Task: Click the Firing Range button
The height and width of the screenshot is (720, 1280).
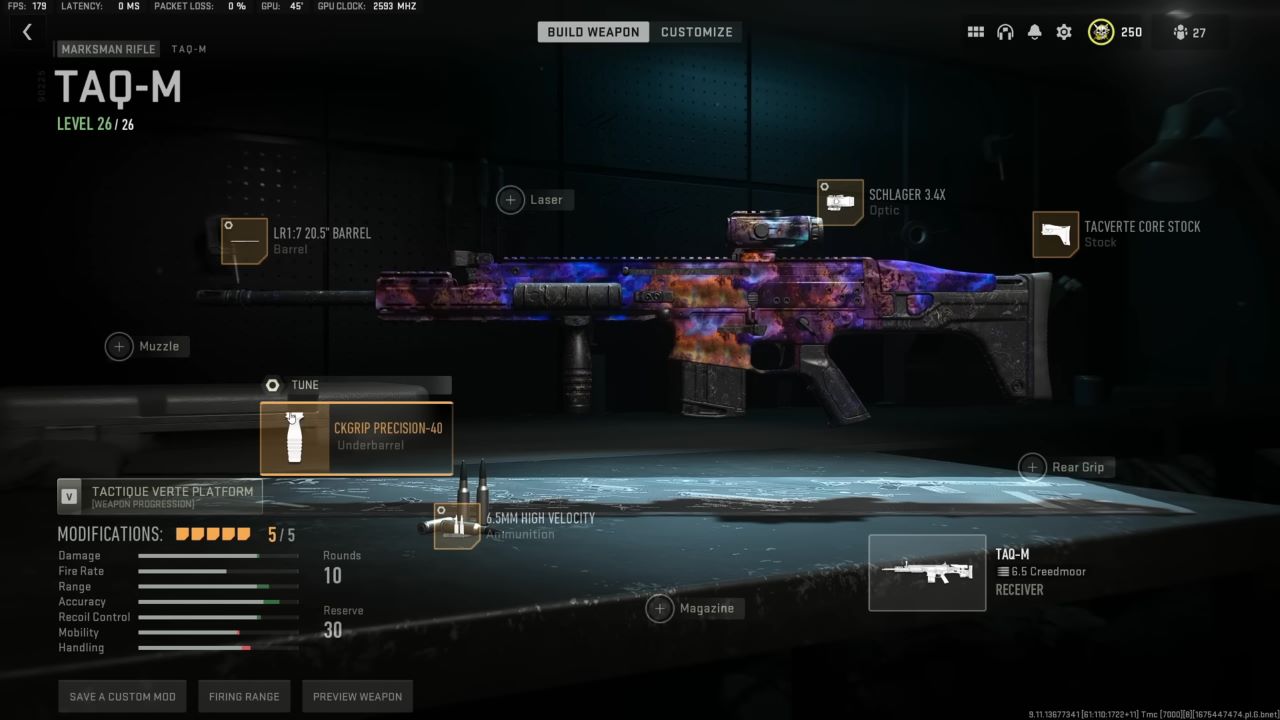Action: (244, 696)
